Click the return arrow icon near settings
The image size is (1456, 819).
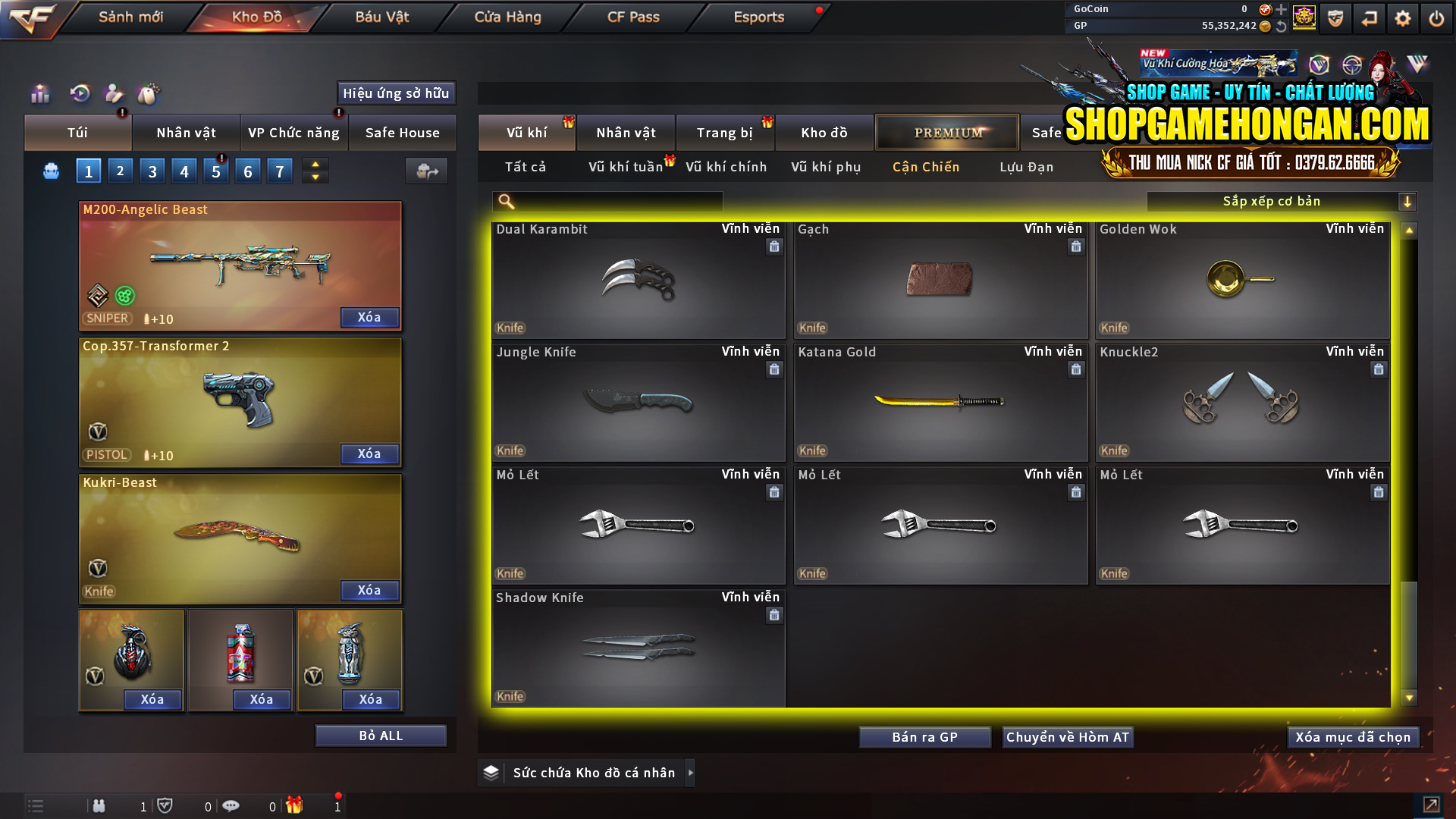click(1371, 17)
